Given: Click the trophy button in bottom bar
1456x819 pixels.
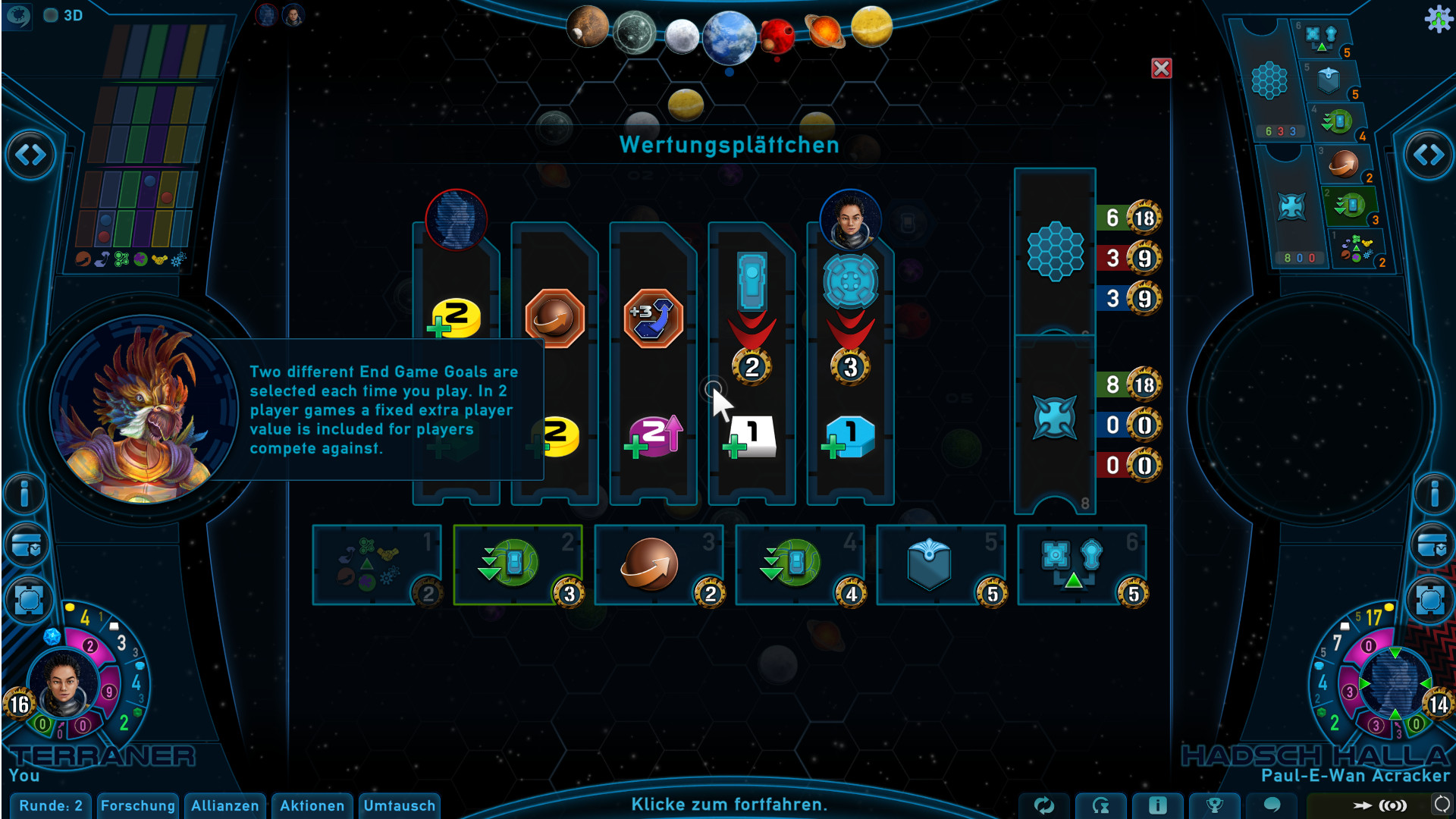Looking at the screenshot, I should [x=1214, y=805].
